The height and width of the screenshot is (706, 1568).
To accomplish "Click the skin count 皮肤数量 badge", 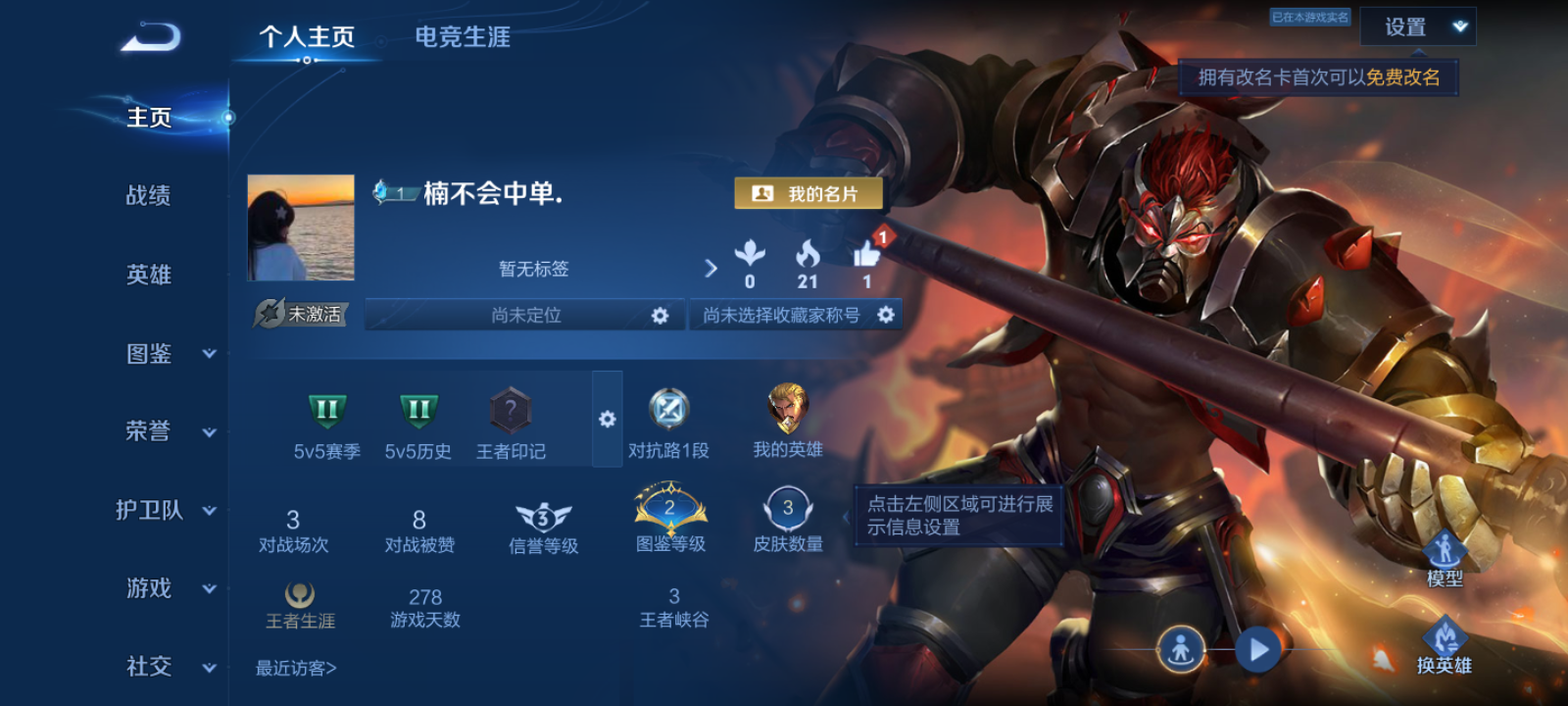I will tap(786, 508).
